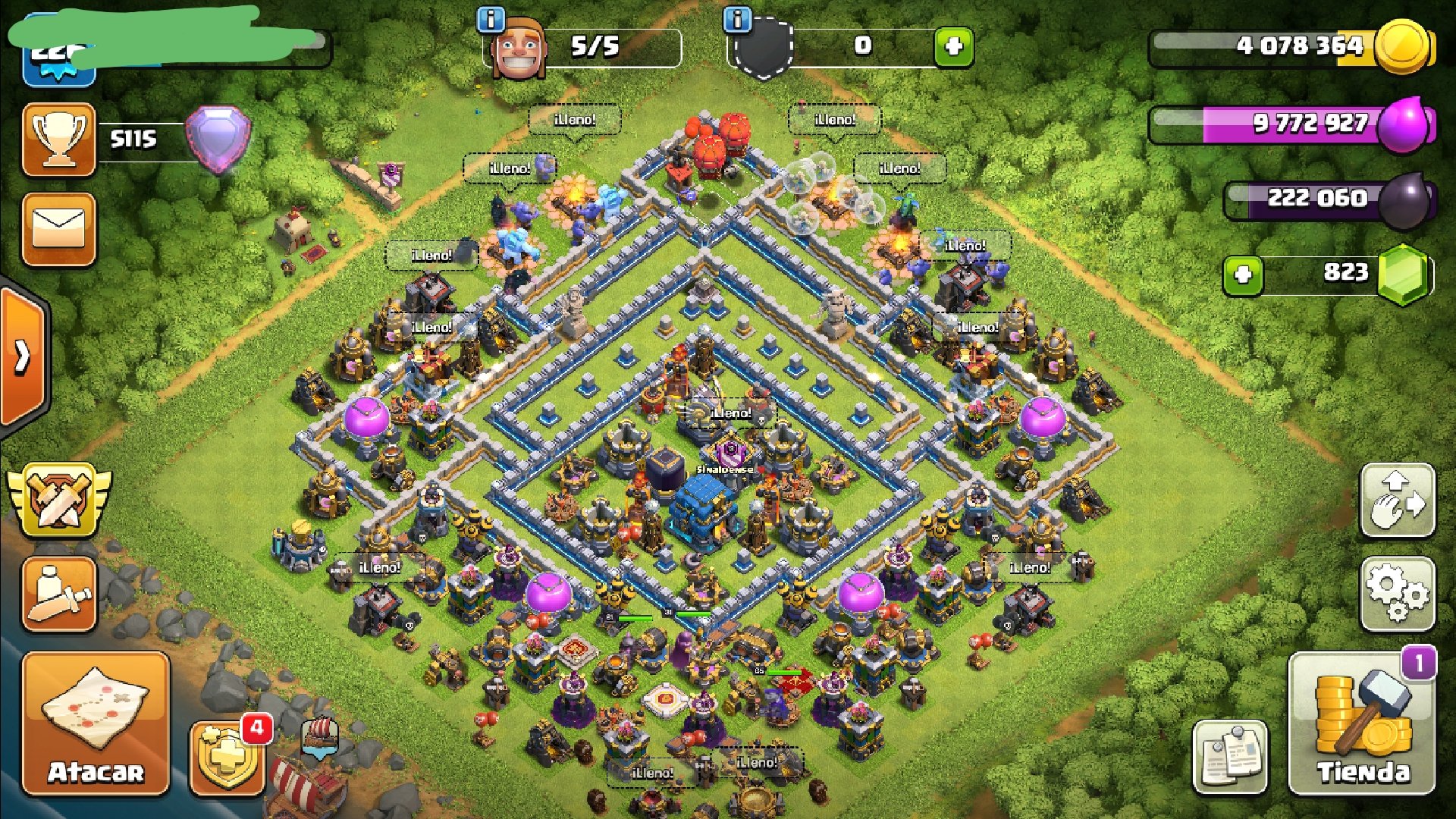Image resolution: width=1456 pixels, height=819 pixels.
Task: Add shield time with green plus
Action: point(953,47)
